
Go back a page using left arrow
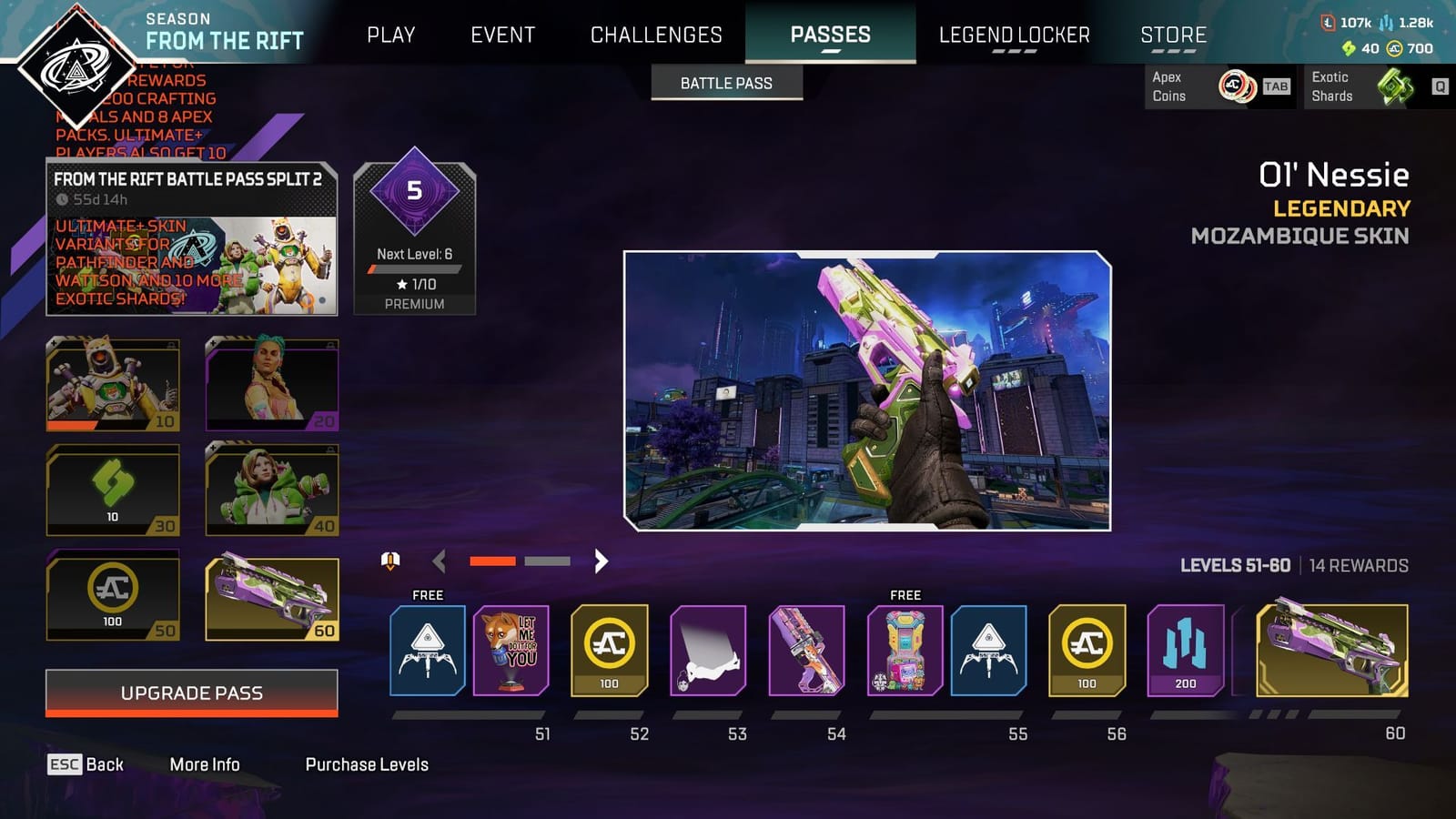(x=440, y=561)
